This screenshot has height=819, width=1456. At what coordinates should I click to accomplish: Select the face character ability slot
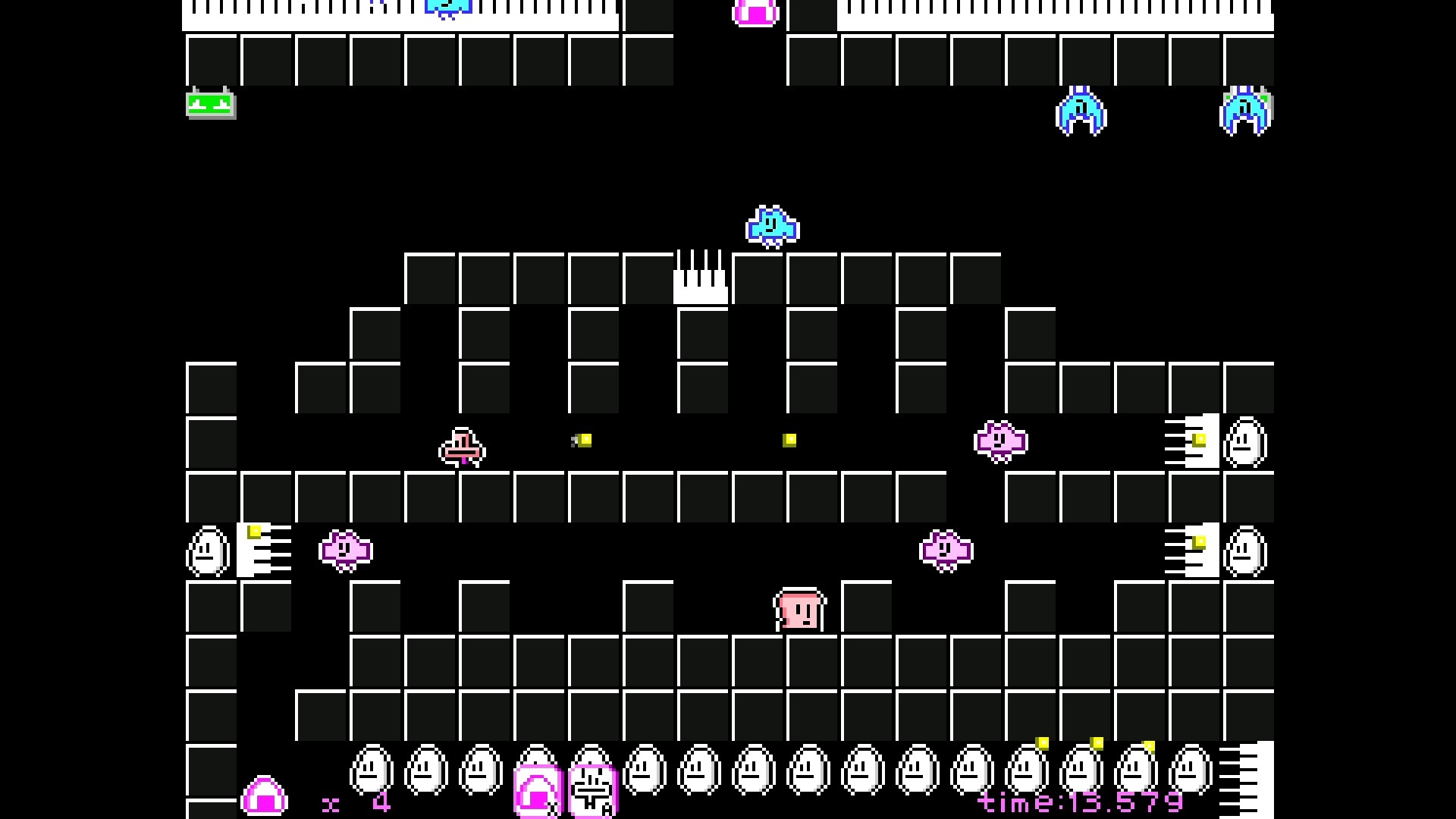[x=592, y=793]
